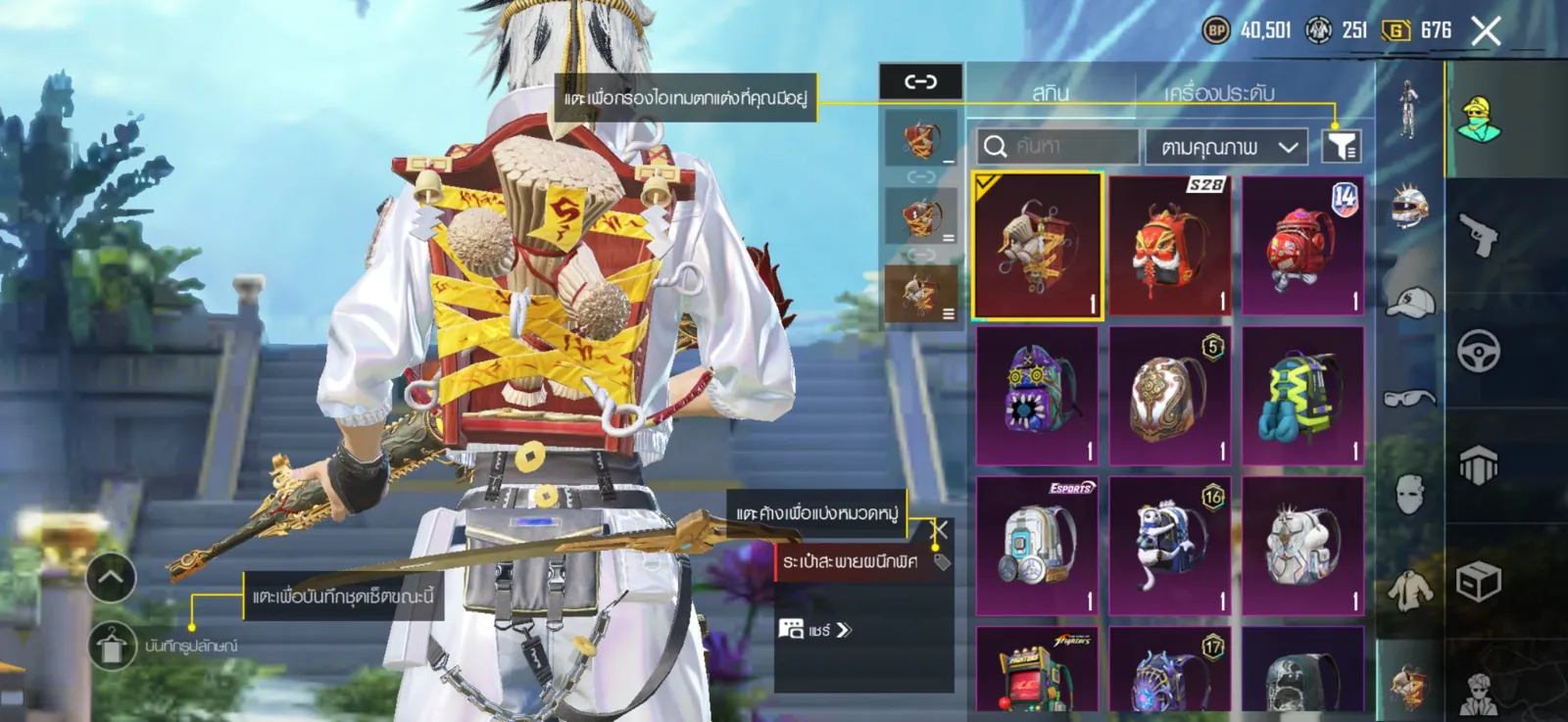
Task: Close the inventory screen with the X
Action: click(1486, 31)
